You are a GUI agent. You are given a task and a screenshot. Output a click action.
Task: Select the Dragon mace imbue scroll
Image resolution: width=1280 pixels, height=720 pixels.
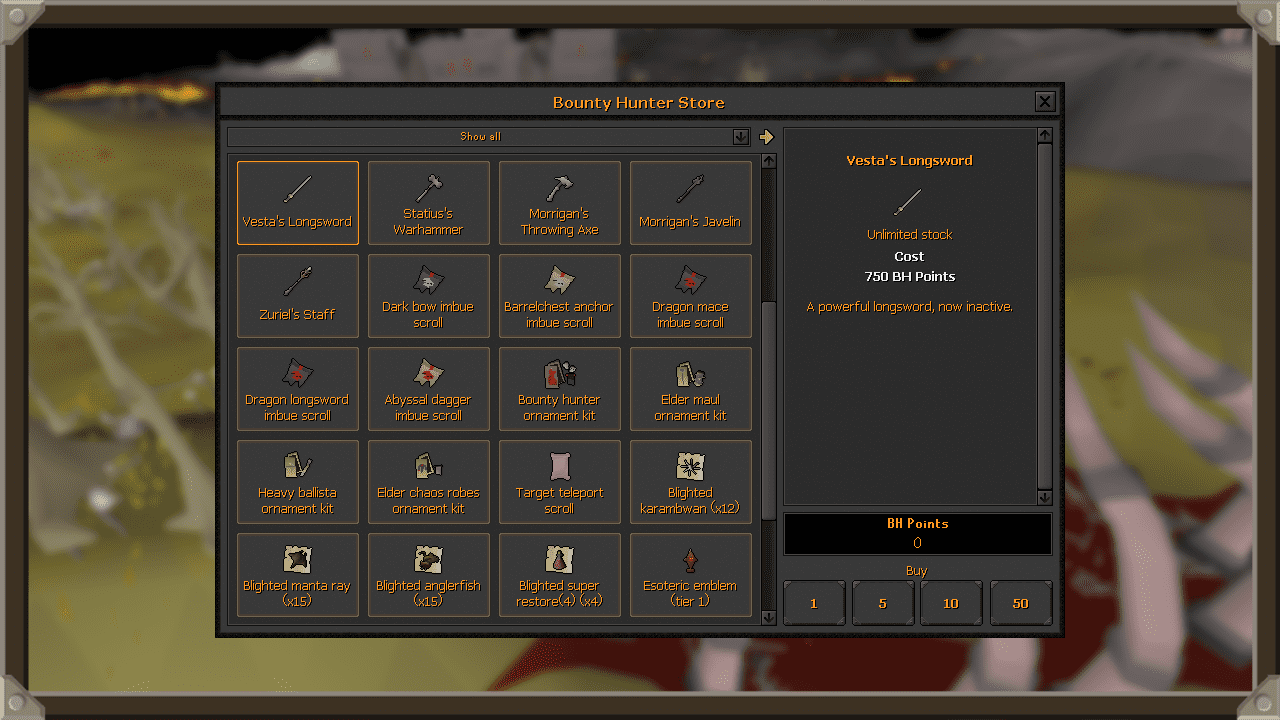(690, 296)
